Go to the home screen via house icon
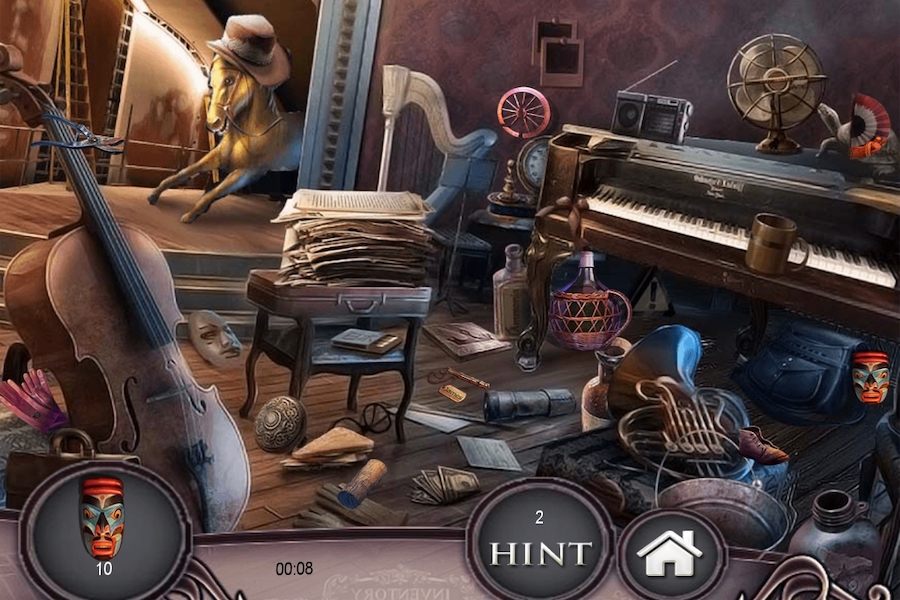The height and width of the screenshot is (600, 900). pos(670,553)
